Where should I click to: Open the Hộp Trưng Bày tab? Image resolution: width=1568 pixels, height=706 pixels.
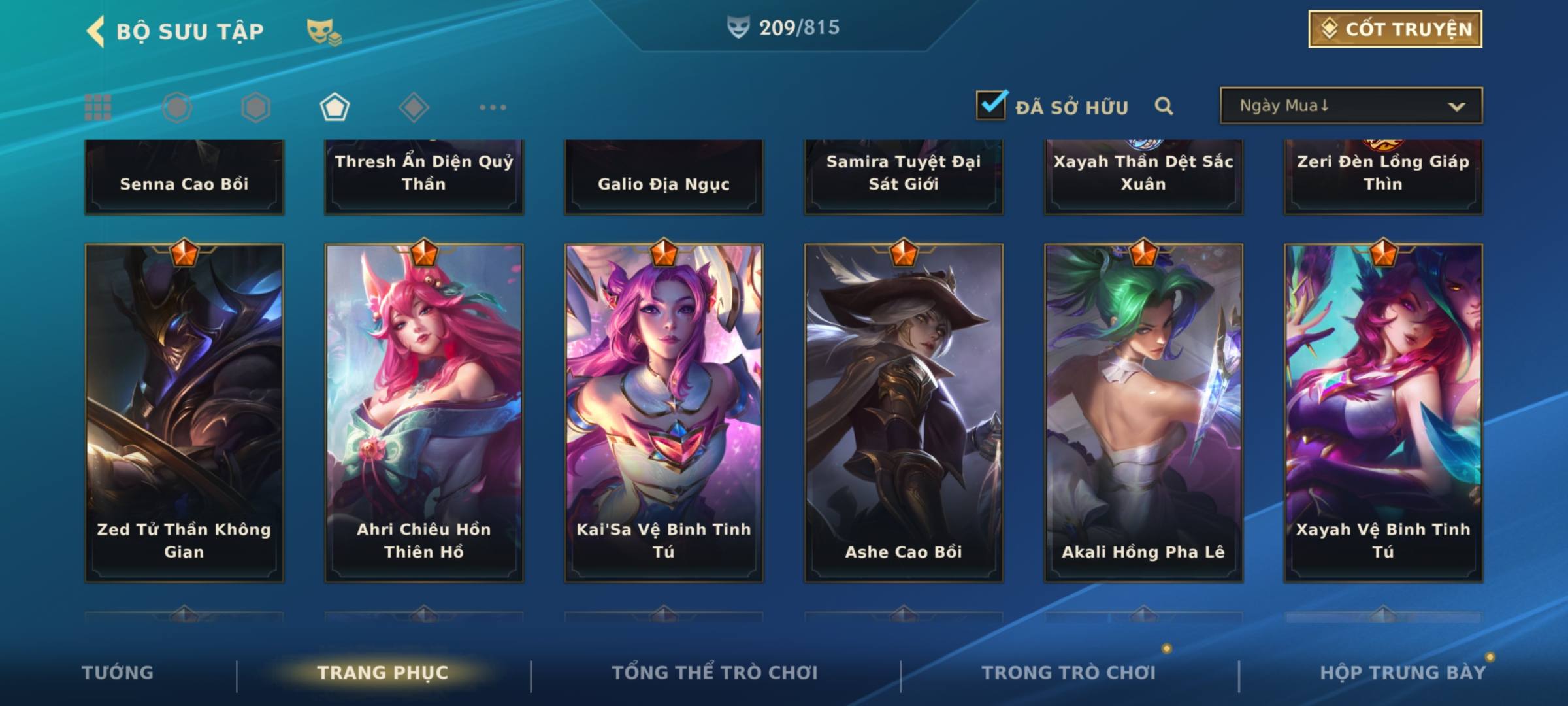(1403, 673)
